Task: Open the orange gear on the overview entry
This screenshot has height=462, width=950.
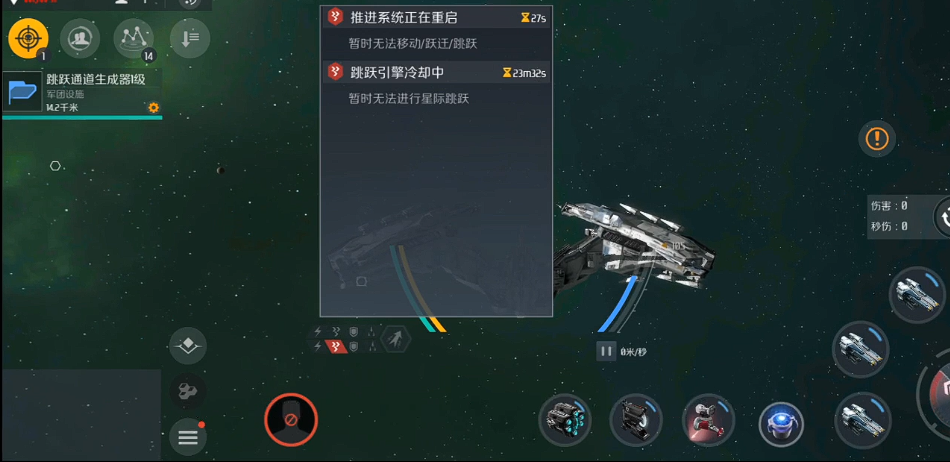Action: (x=153, y=107)
